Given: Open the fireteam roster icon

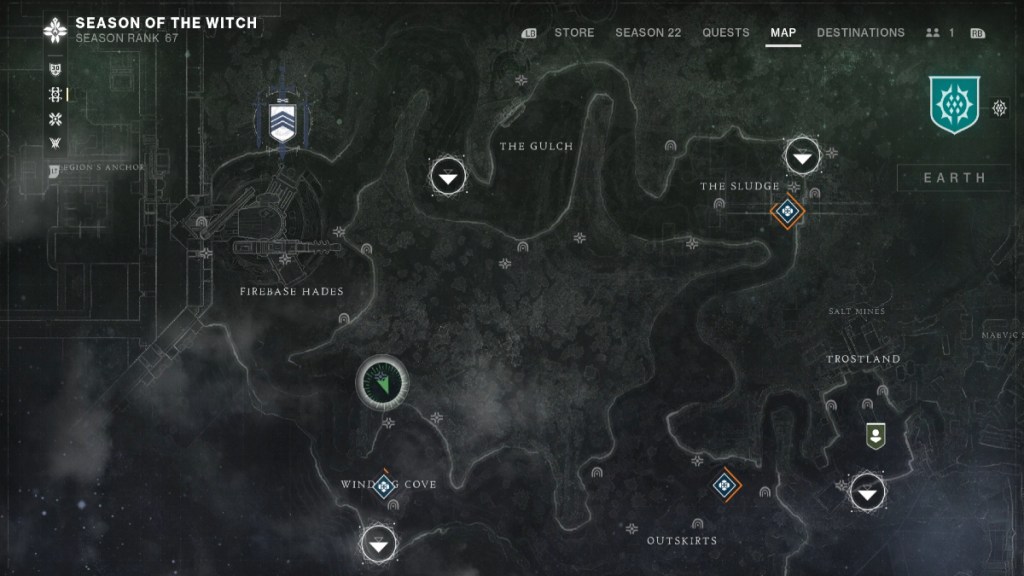Looking at the screenshot, I should (x=938, y=33).
